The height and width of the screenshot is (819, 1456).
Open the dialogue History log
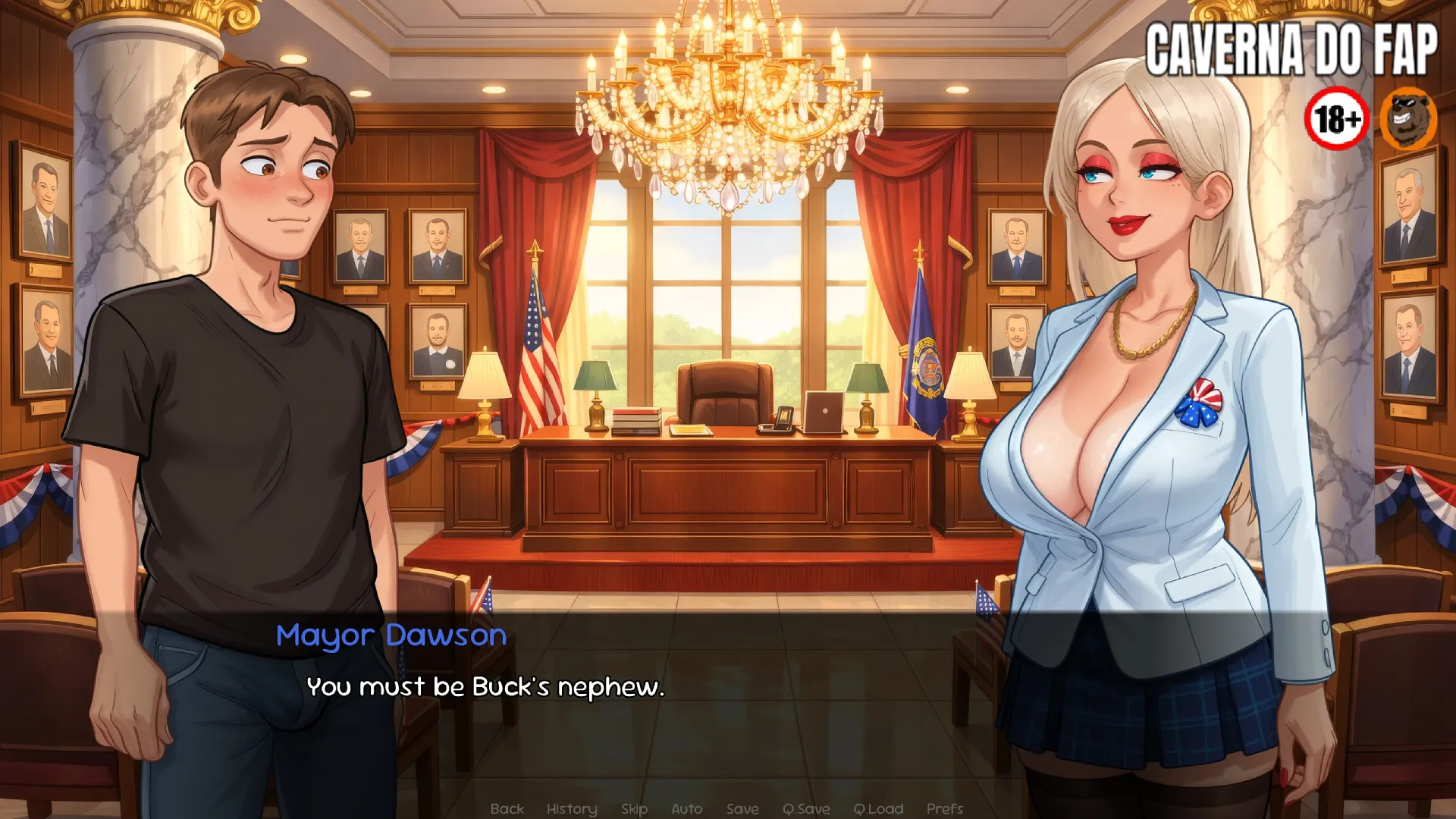click(x=572, y=808)
